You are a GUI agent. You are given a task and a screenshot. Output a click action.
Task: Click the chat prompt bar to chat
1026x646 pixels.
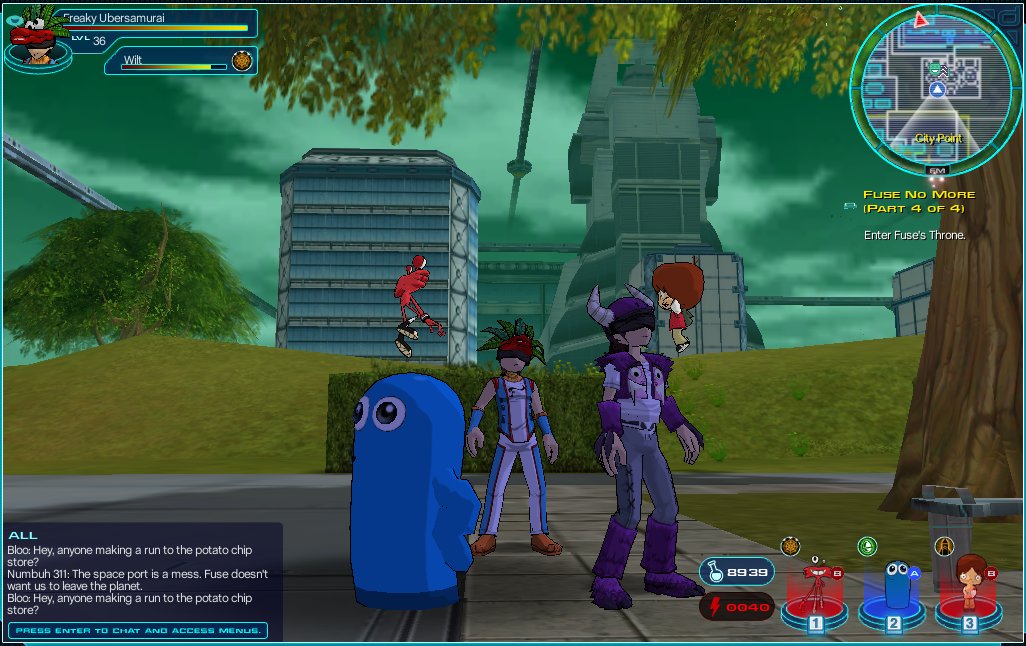coord(138,631)
